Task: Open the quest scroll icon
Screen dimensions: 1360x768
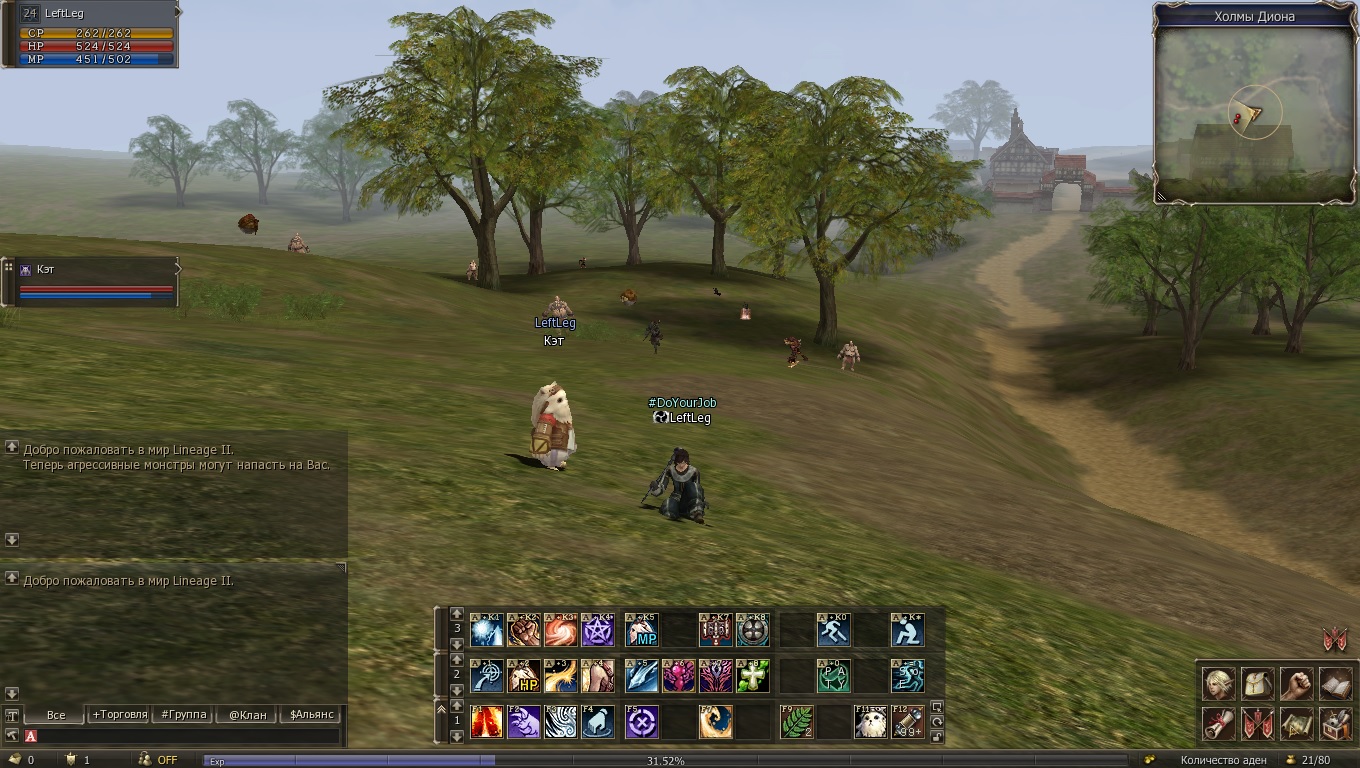Action: [x=1218, y=723]
